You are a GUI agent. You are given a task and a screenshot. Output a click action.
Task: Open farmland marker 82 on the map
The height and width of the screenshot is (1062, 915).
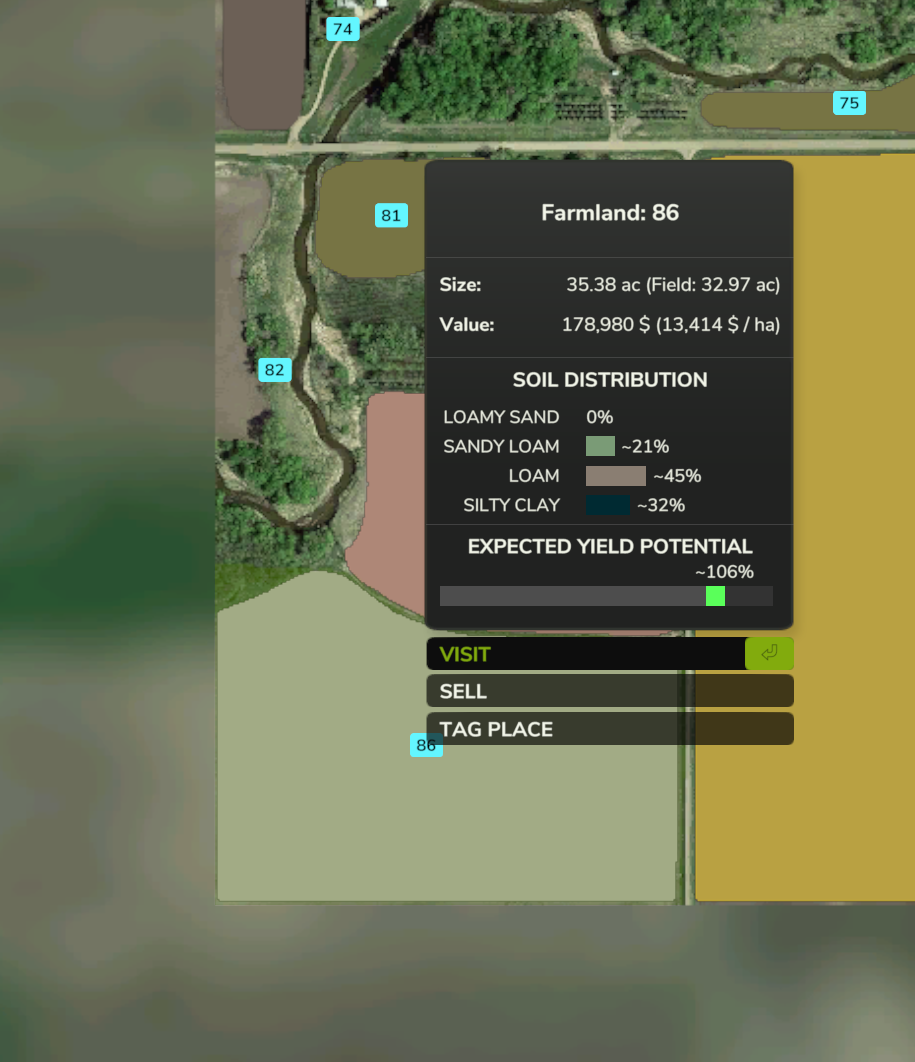click(274, 370)
